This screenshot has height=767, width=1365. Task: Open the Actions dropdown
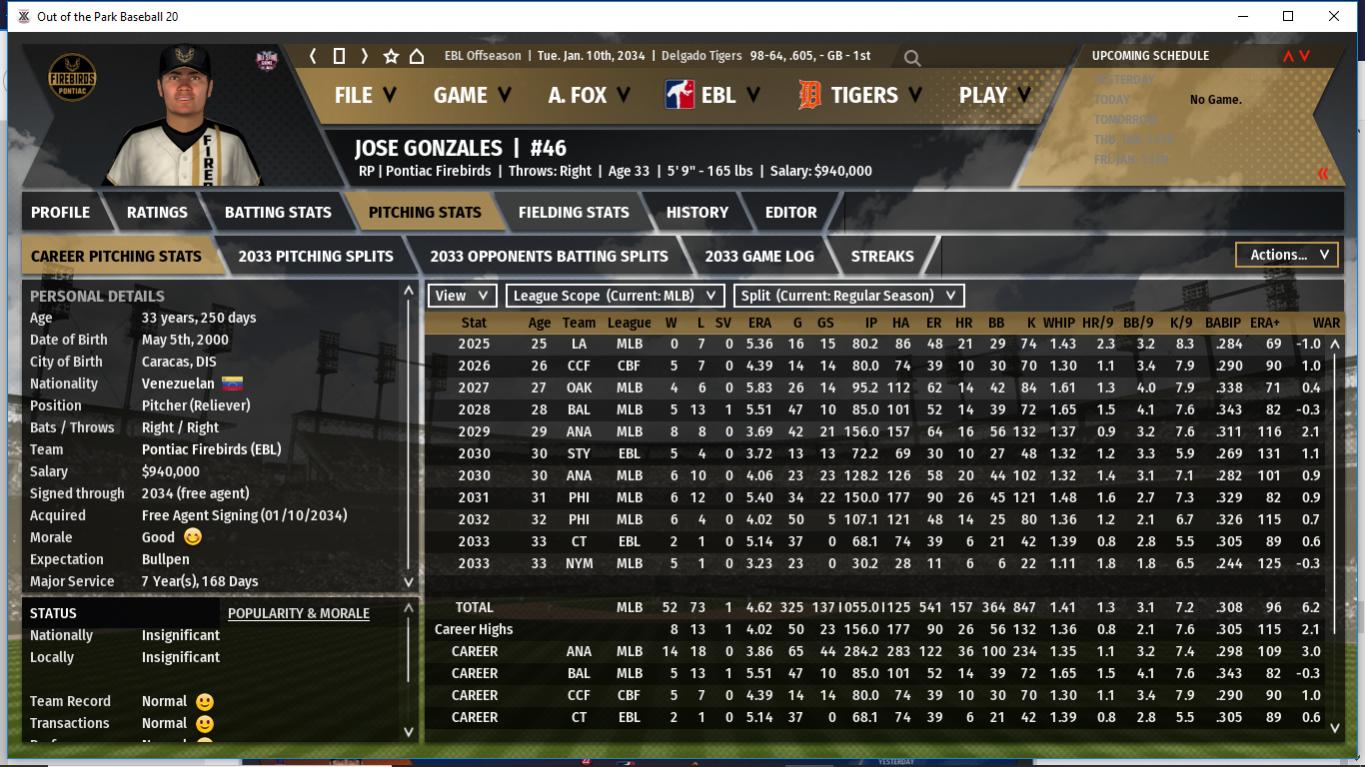click(1288, 255)
